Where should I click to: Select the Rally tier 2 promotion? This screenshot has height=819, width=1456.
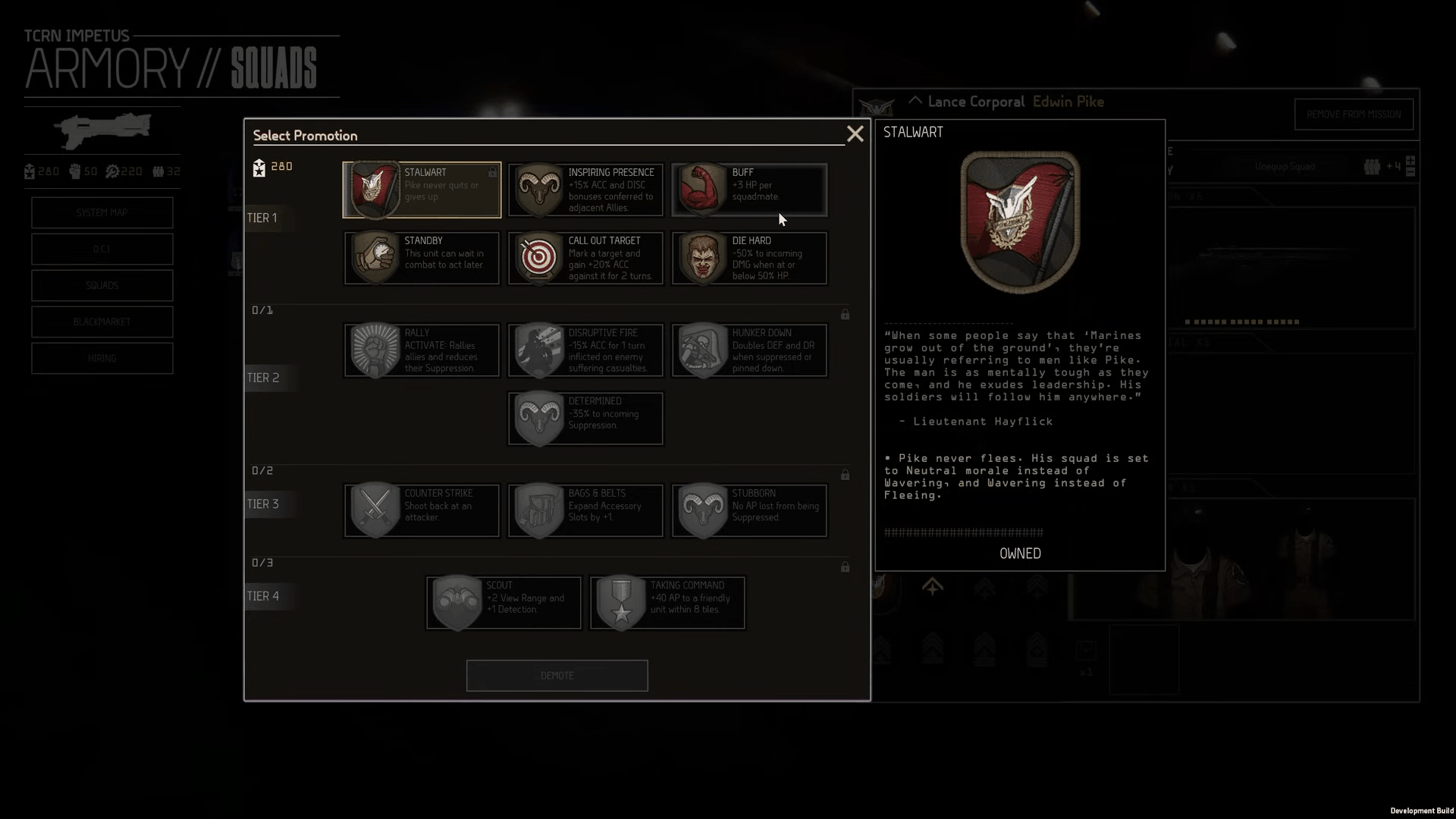pos(422,350)
